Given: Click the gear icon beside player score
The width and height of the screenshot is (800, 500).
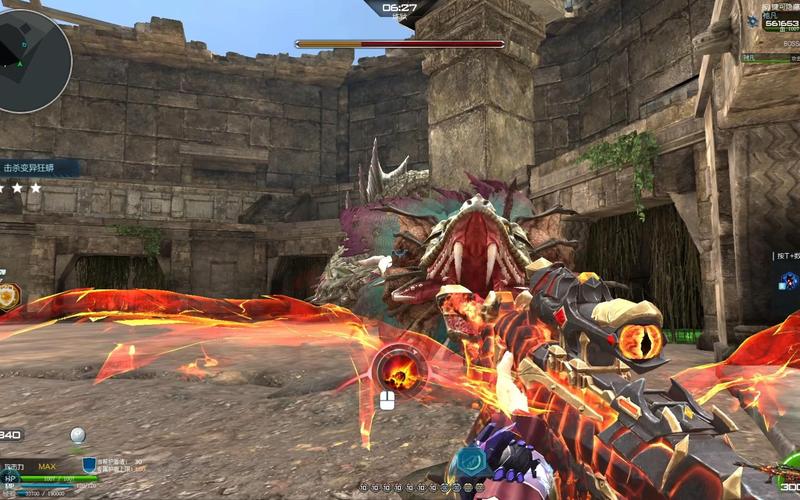Looking at the screenshot, I should (754, 23).
